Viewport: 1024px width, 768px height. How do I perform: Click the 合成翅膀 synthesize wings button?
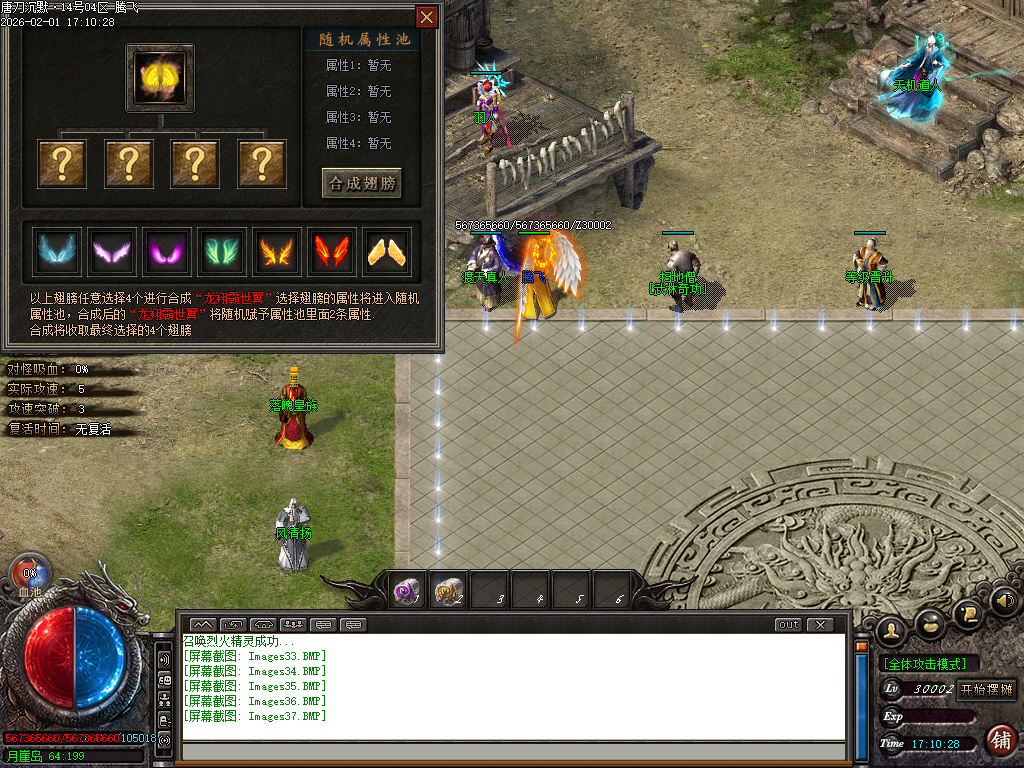[362, 183]
